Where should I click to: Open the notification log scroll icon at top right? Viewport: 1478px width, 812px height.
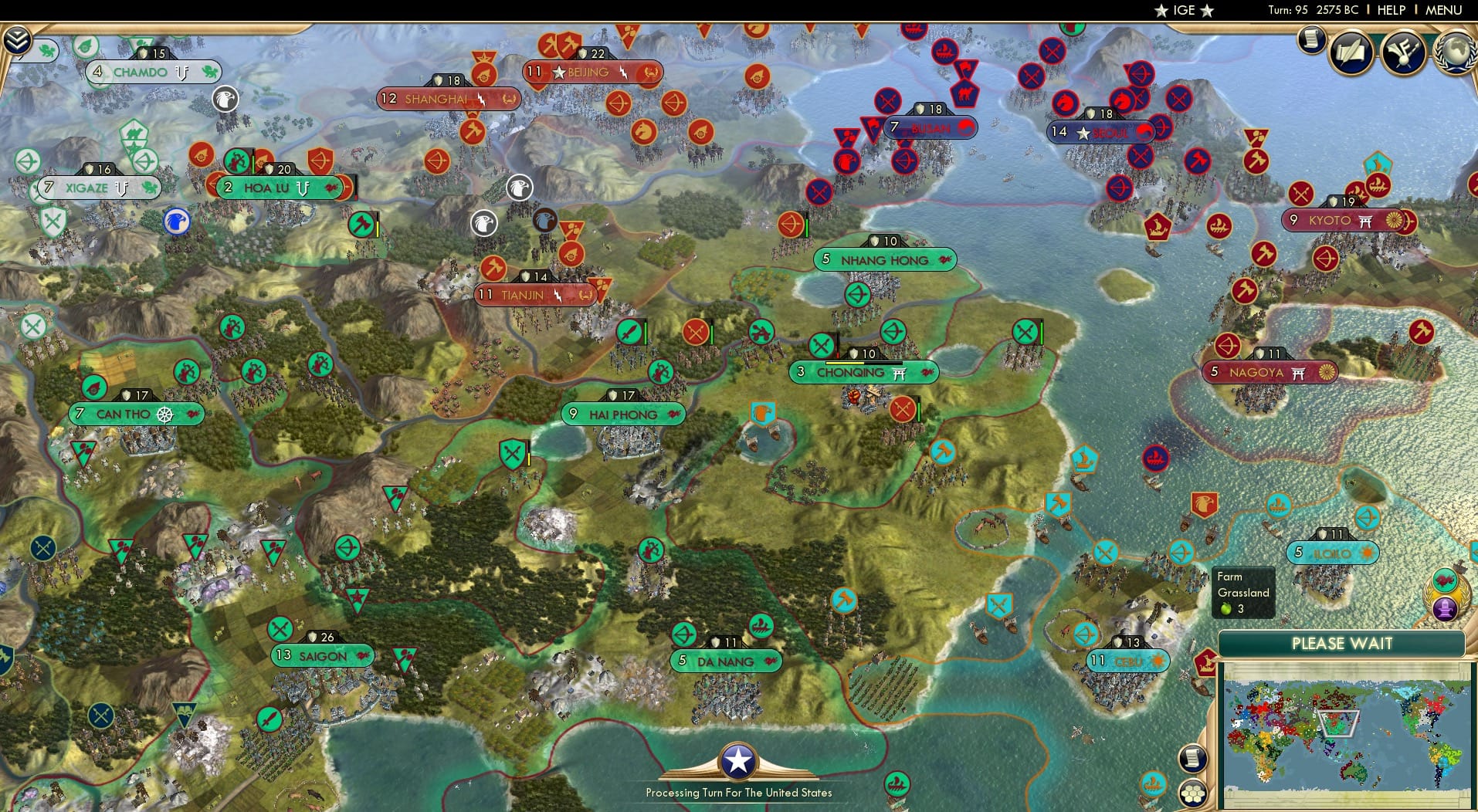1311,39
